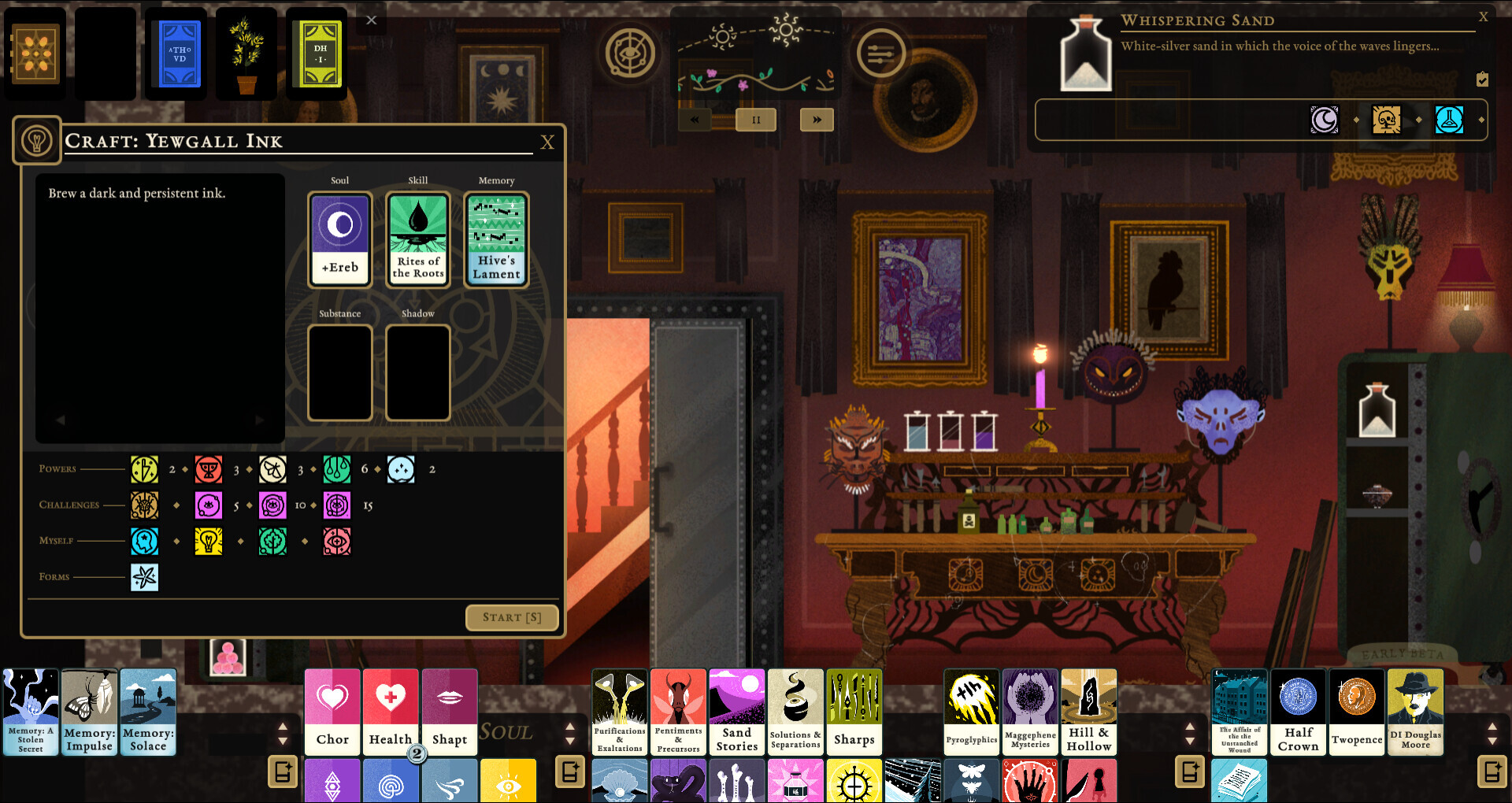Enable the clipboard checkbox on the Whispering Sand panel

1484,79
